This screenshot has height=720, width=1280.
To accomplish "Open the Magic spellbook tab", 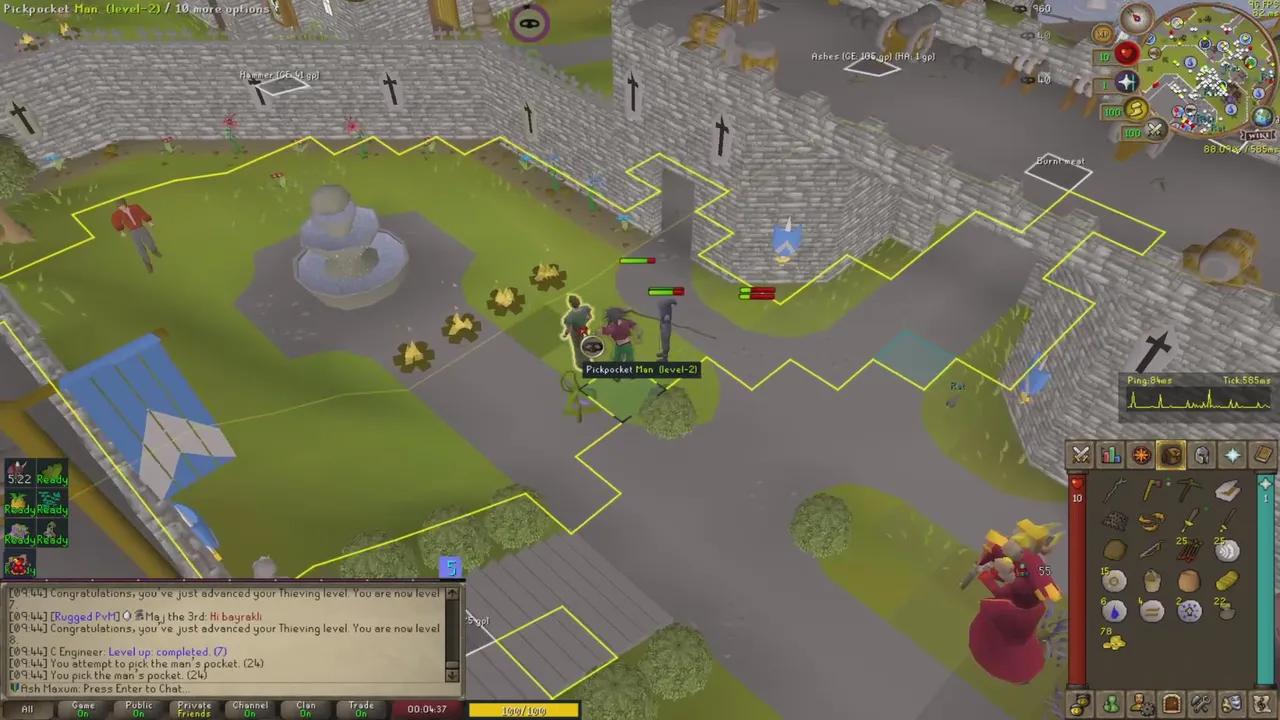I will (x=1262, y=455).
